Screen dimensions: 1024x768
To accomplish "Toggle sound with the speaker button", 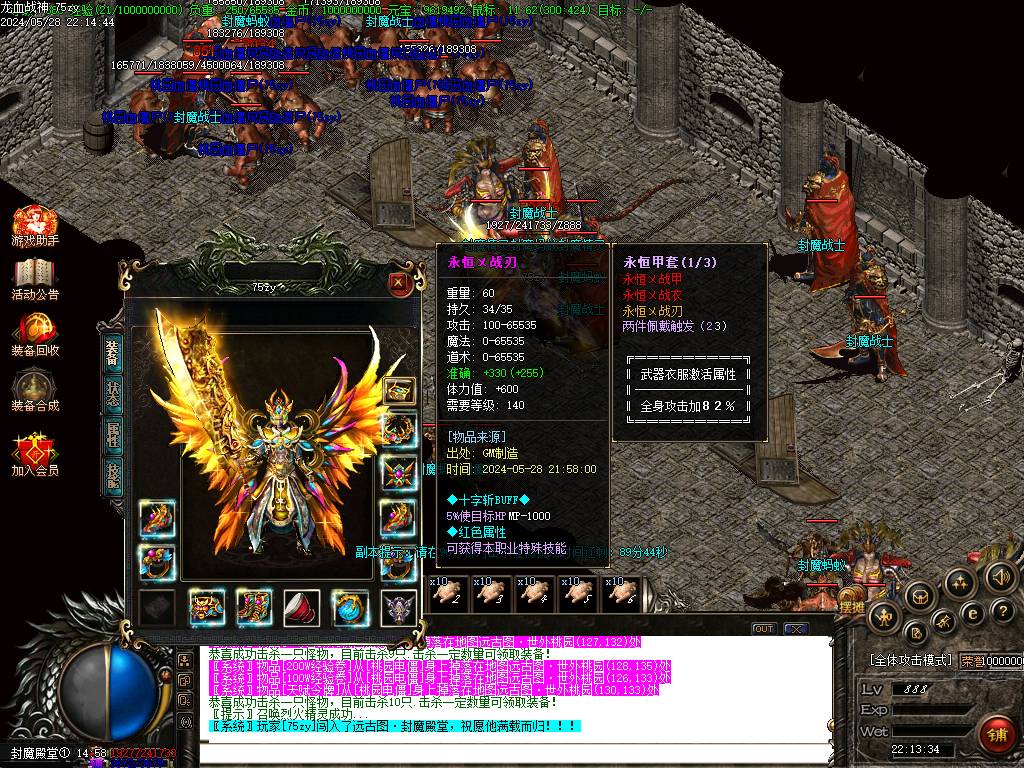I will click(x=1000, y=577).
